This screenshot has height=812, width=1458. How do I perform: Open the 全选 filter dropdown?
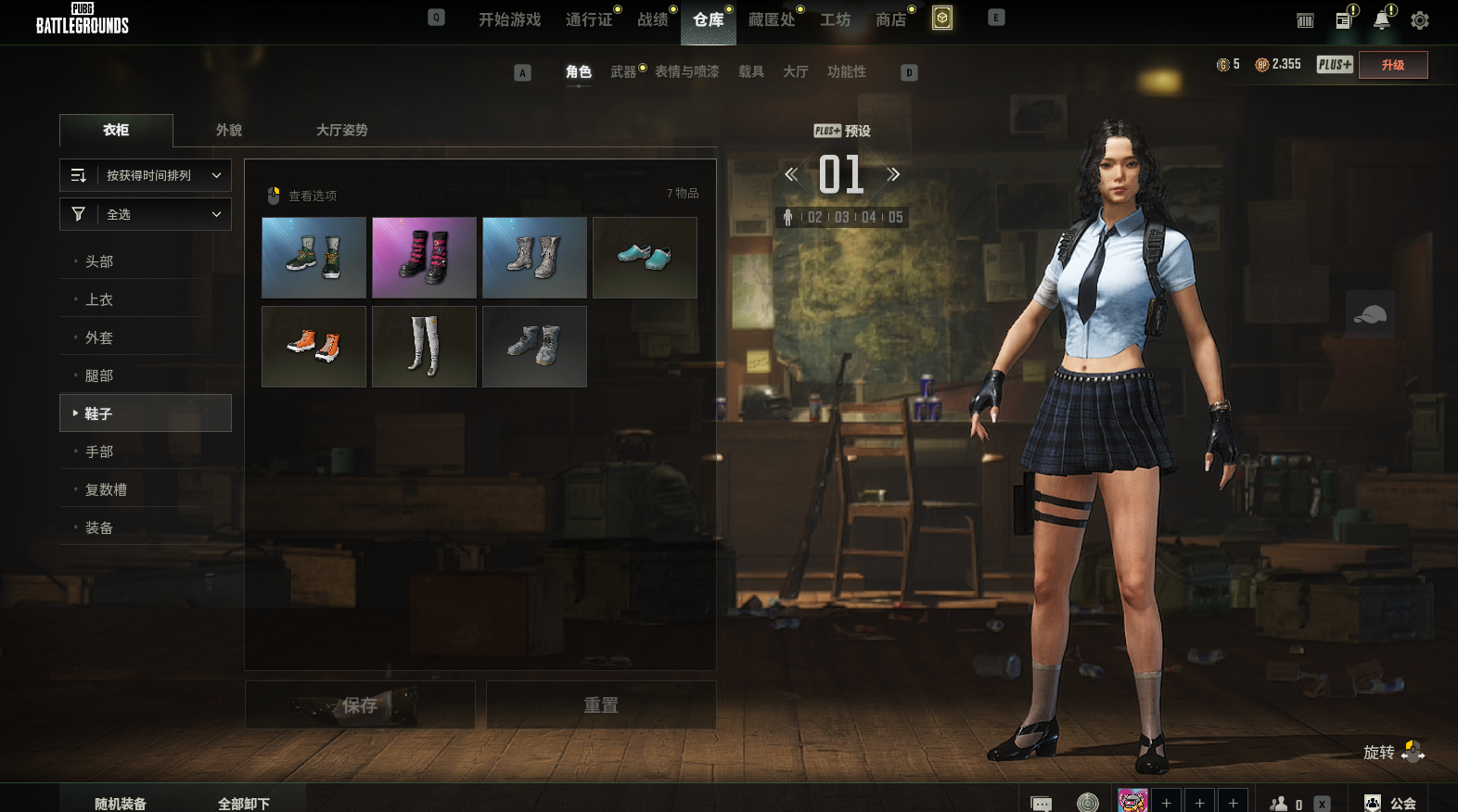[146, 214]
